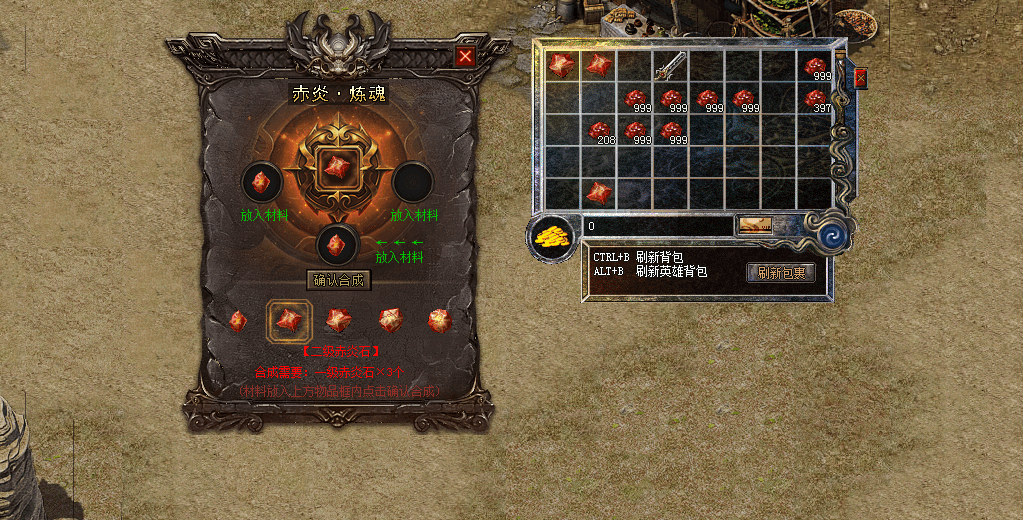Click the 确认合成 confirm button

pos(339,280)
